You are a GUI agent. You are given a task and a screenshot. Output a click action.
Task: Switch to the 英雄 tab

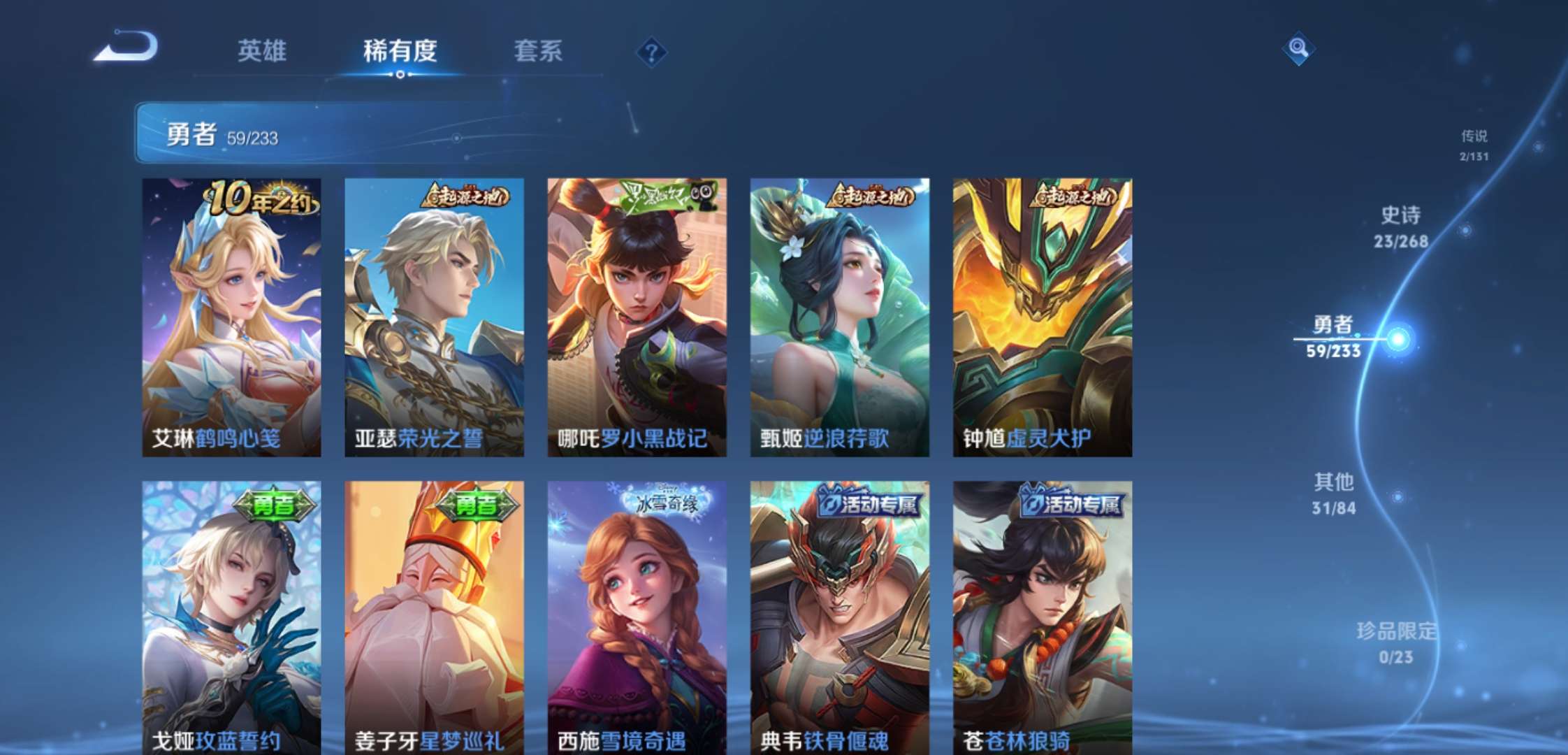[x=262, y=50]
